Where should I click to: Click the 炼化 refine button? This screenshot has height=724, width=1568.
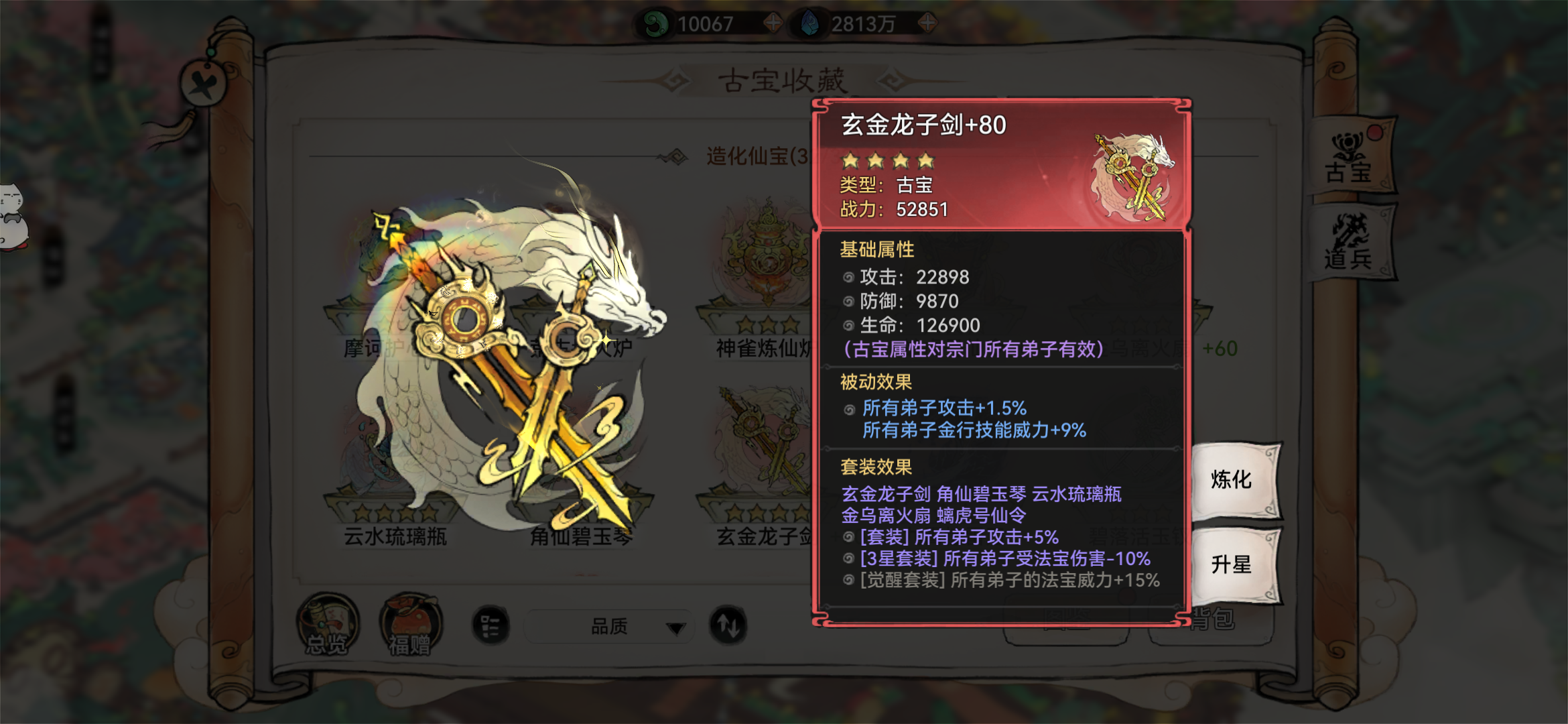tap(1233, 480)
